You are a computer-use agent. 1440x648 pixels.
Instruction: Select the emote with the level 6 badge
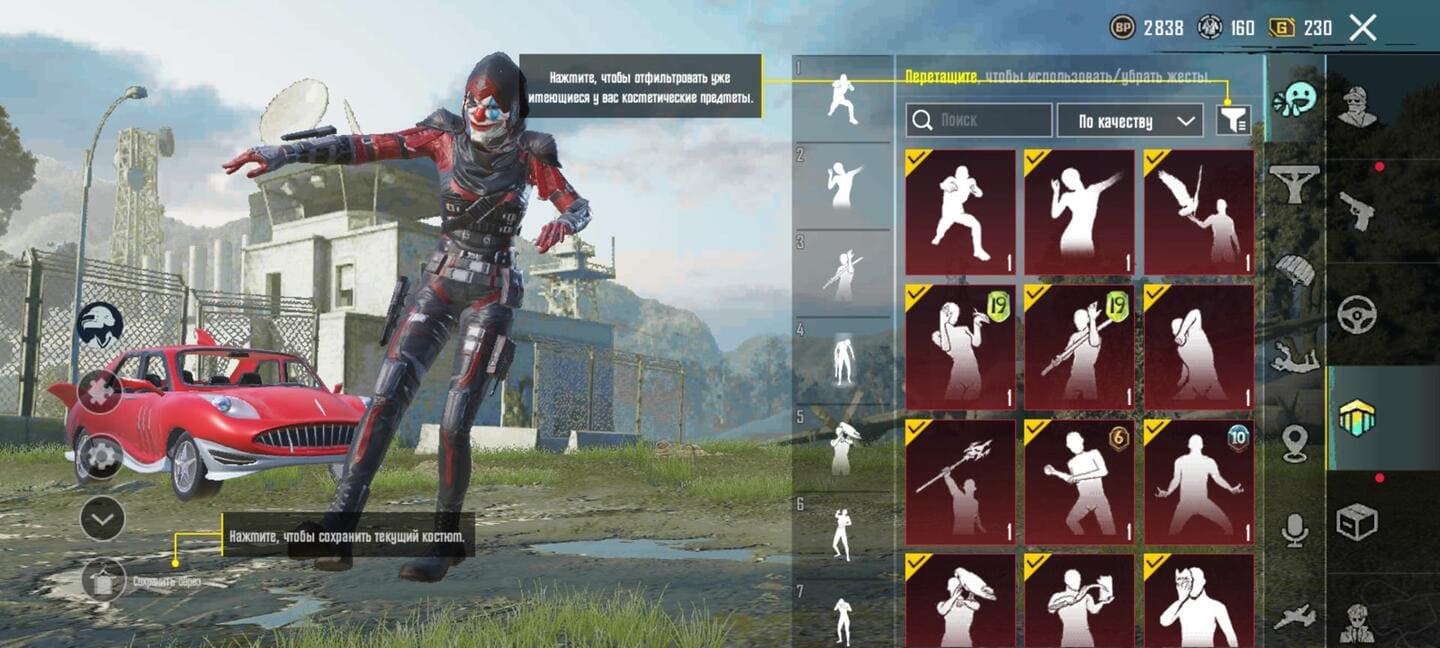tap(1079, 482)
